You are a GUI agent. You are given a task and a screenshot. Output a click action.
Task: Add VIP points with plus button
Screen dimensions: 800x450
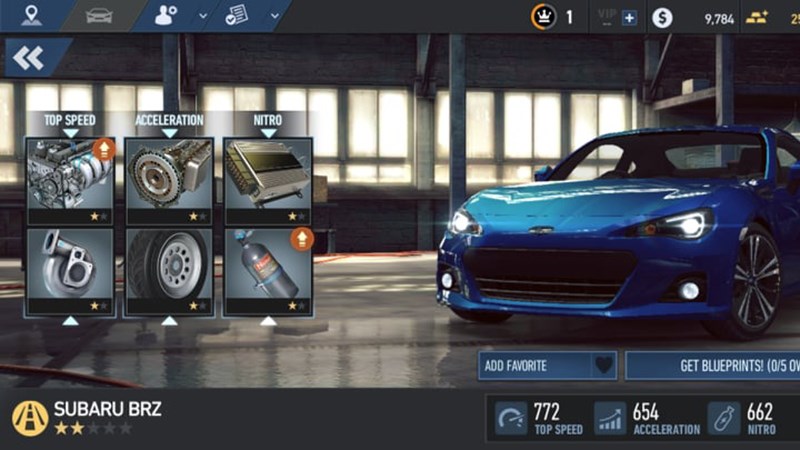629,18
